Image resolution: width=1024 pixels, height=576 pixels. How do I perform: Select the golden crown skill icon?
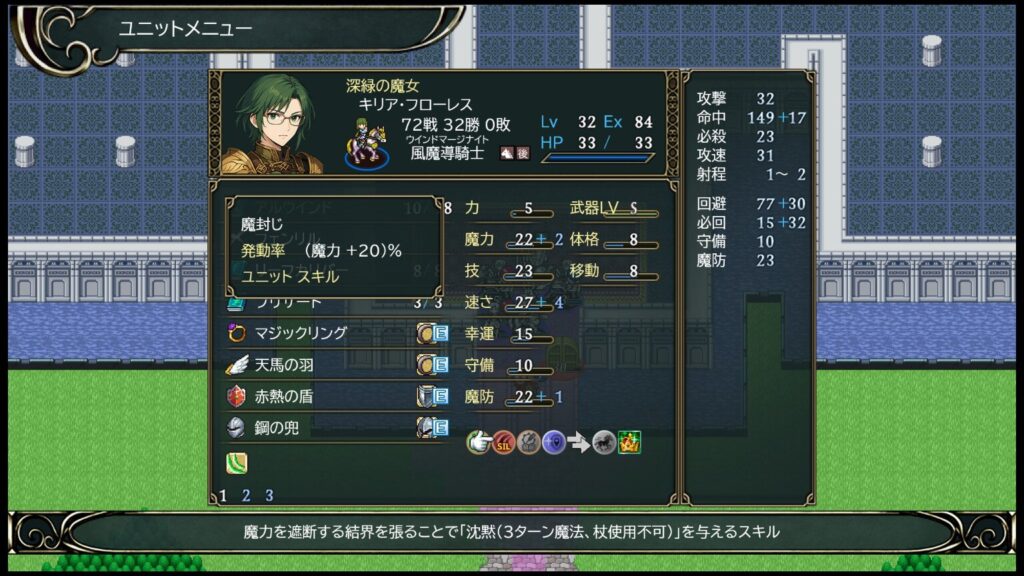(x=629, y=442)
